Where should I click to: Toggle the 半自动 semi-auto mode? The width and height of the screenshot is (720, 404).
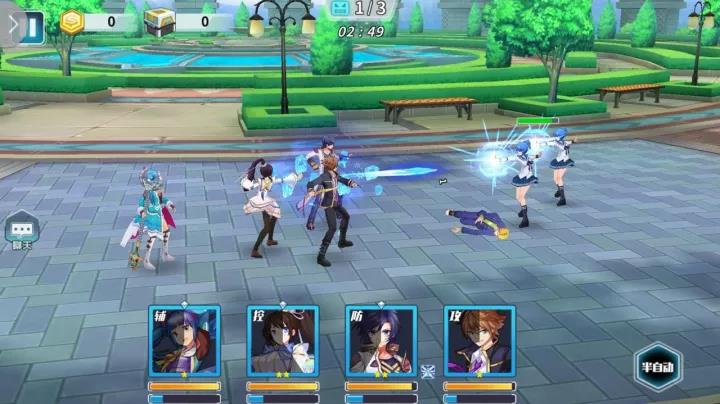point(657,366)
